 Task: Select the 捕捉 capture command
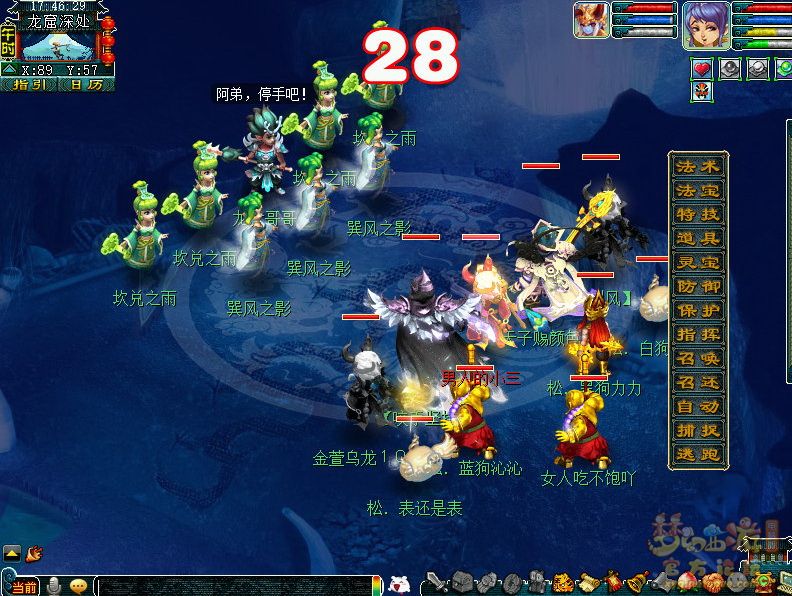(x=698, y=431)
